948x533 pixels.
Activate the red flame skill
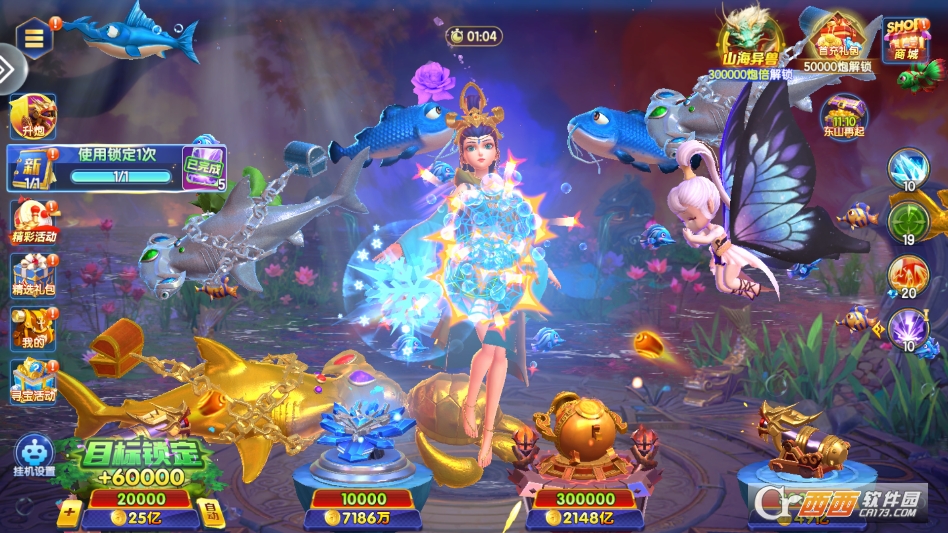[908, 276]
